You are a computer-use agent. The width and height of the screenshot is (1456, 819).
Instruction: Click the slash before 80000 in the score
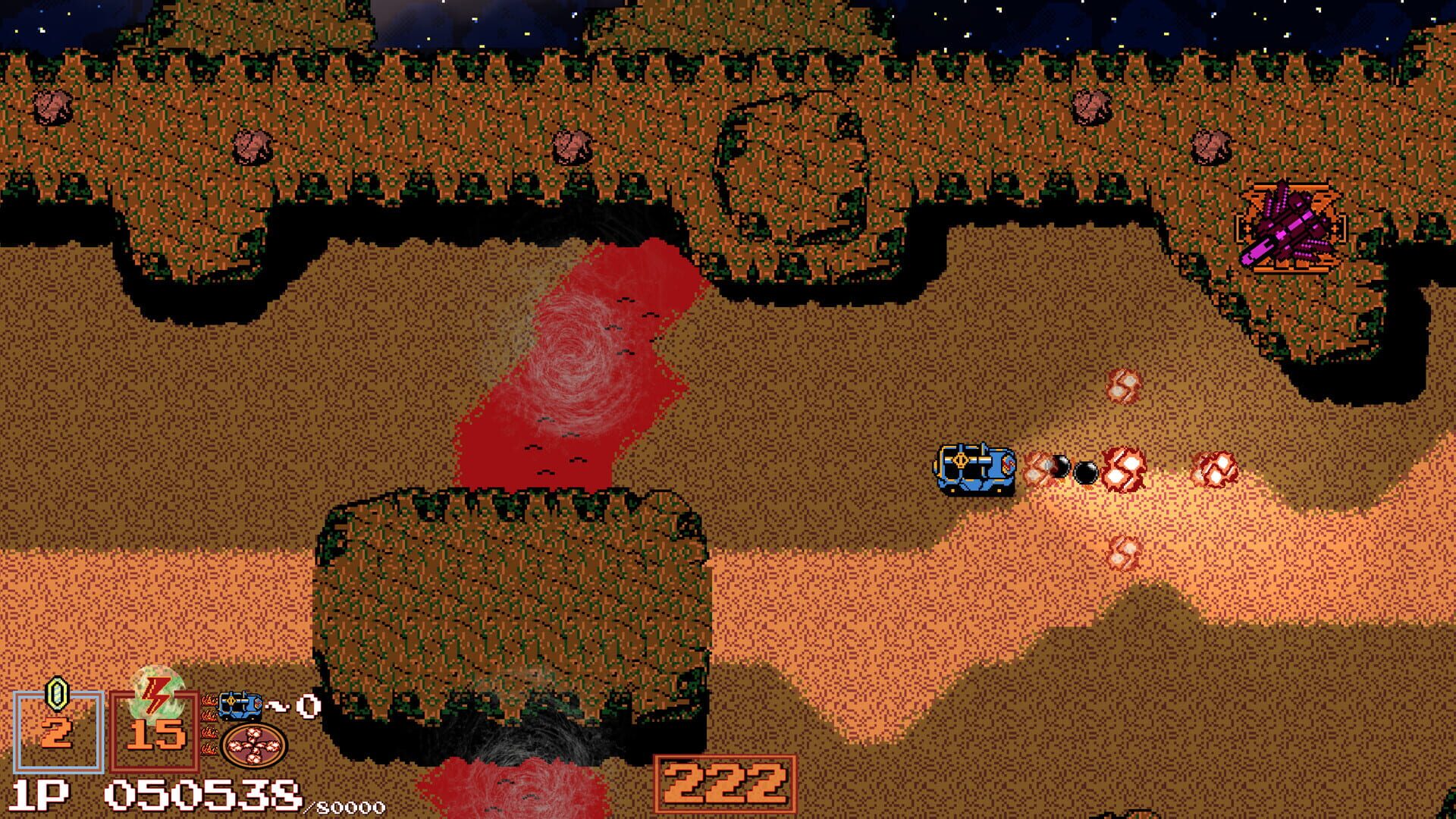(312, 808)
